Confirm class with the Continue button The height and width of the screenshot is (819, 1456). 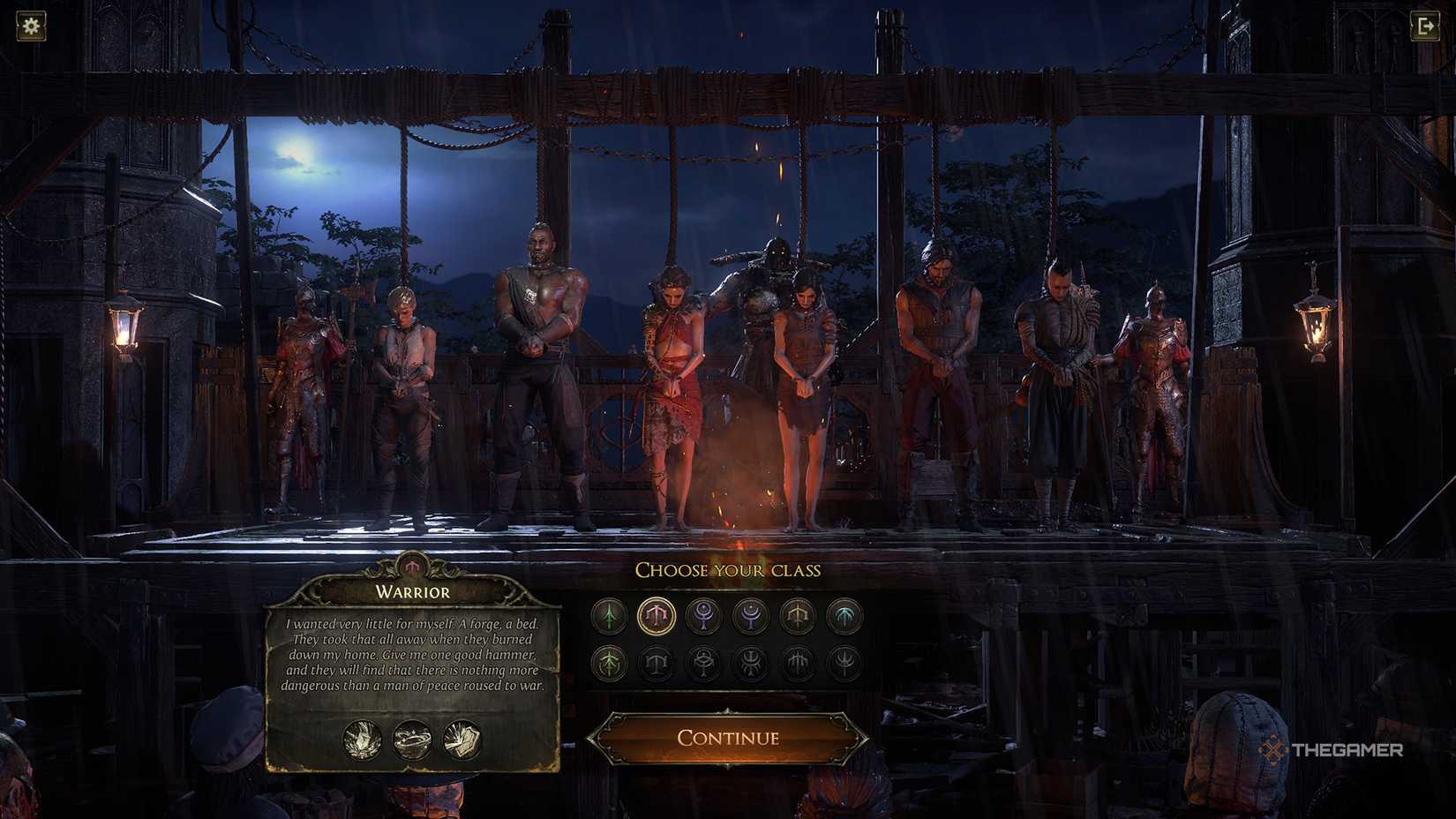(727, 738)
